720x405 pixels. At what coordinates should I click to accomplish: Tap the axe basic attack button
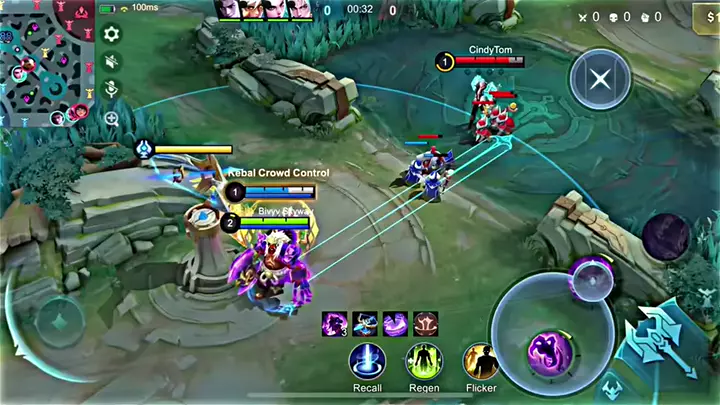(x=660, y=344)
